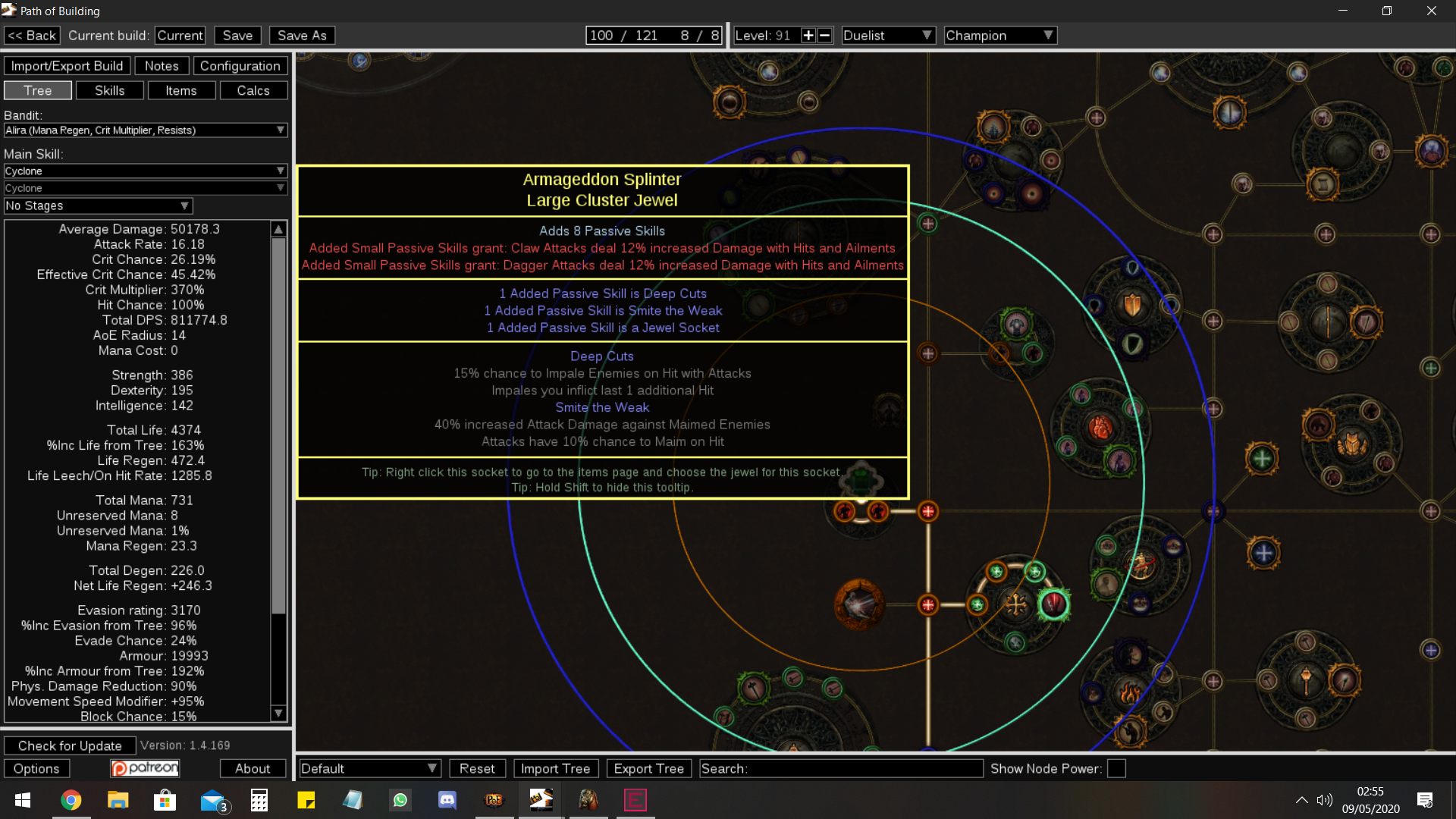
Task: Open File Explorer from the taskbar
Action: (x=118, y=799)
